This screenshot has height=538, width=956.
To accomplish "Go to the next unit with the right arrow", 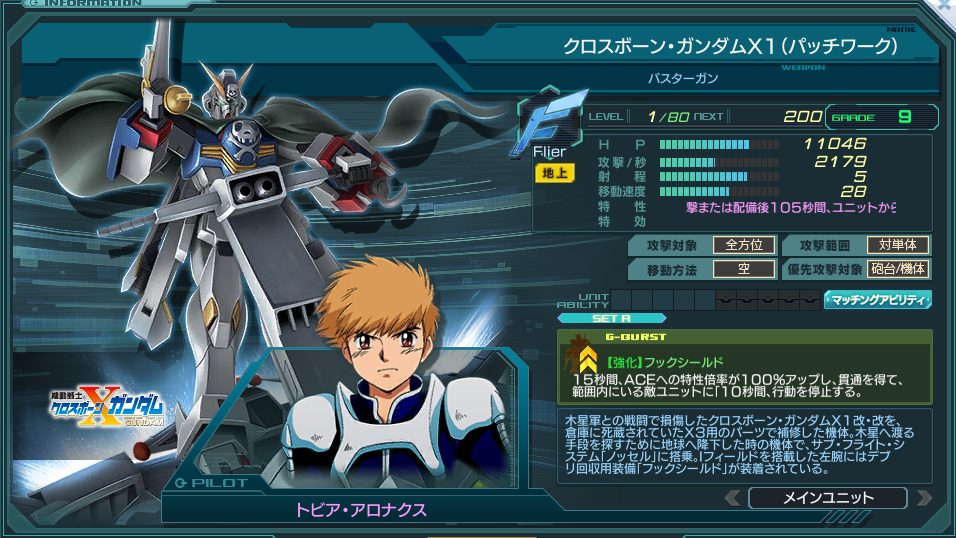I will tap(923, 497).
